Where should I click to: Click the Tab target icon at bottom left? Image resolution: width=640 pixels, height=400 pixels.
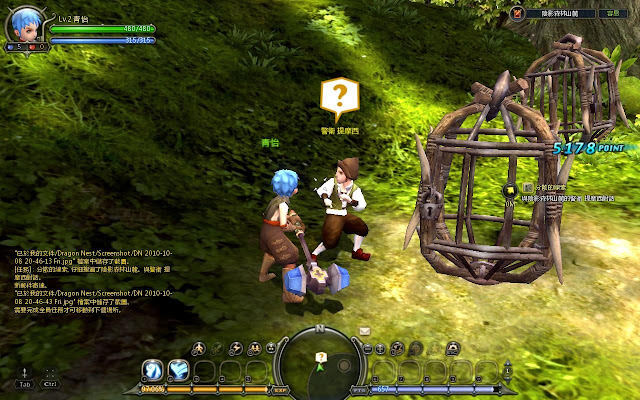[25, 377]
